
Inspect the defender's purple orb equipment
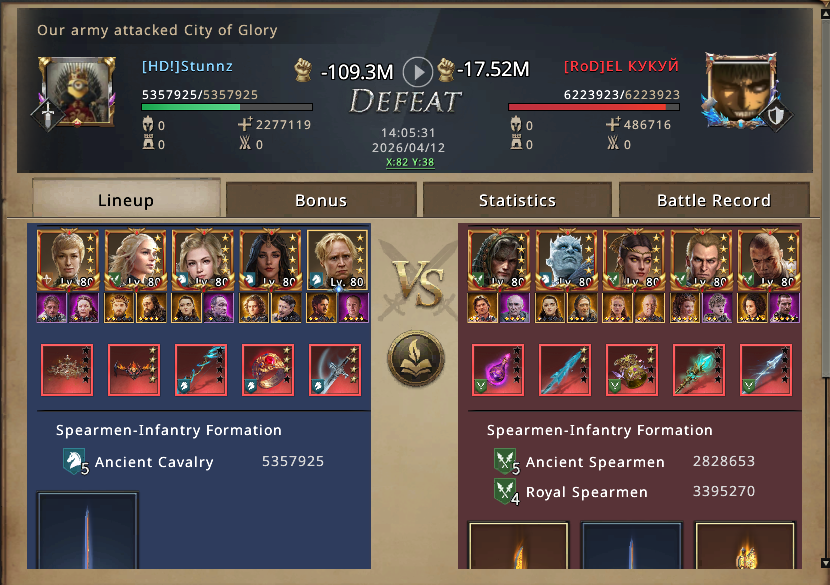498,370
